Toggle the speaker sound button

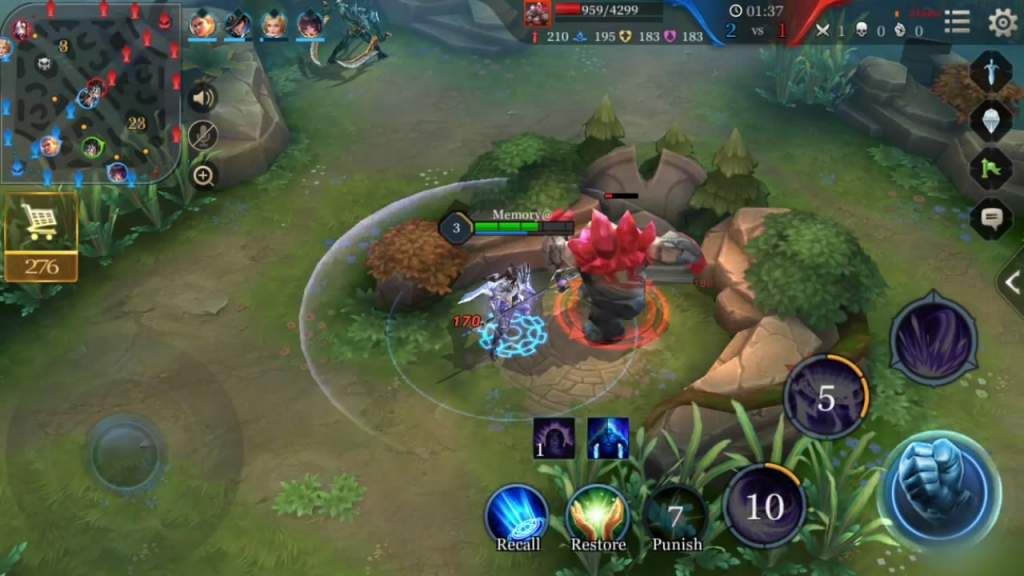pyautogui.click(x=203, y=98)
